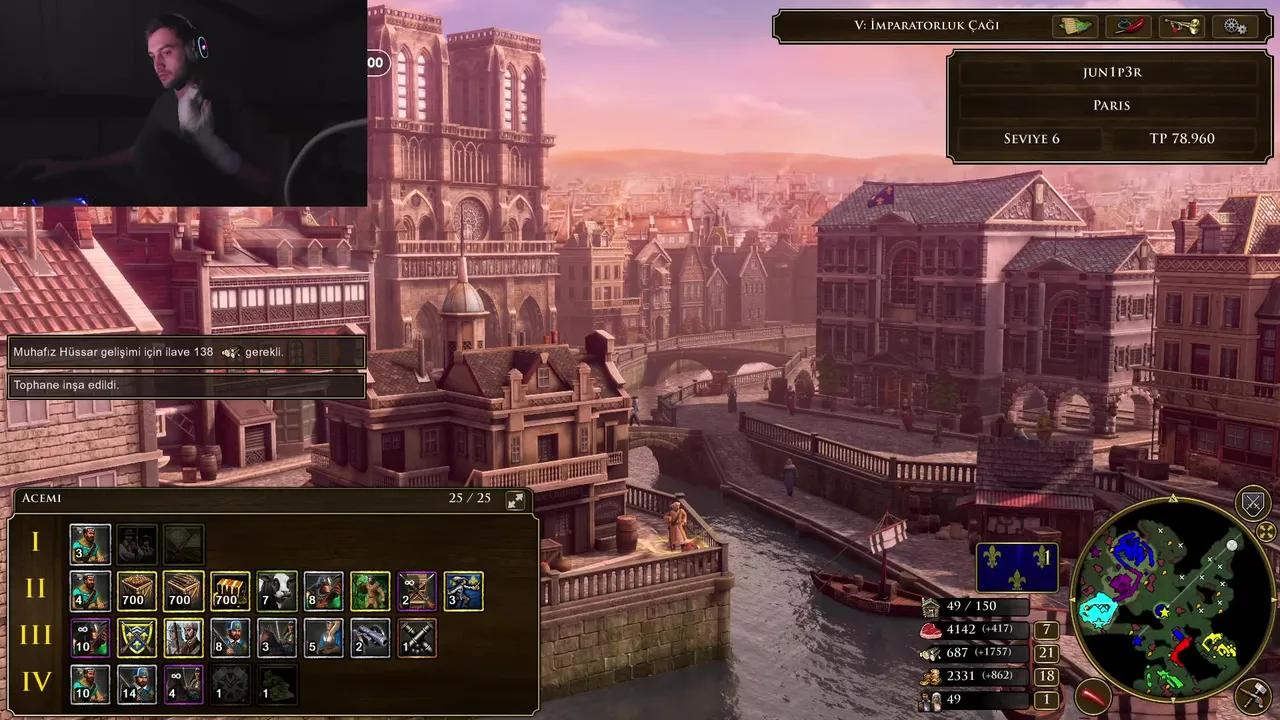1280x720 pixels.
Task: Pick the blue and yellow shield card
Action: (137, 638)
